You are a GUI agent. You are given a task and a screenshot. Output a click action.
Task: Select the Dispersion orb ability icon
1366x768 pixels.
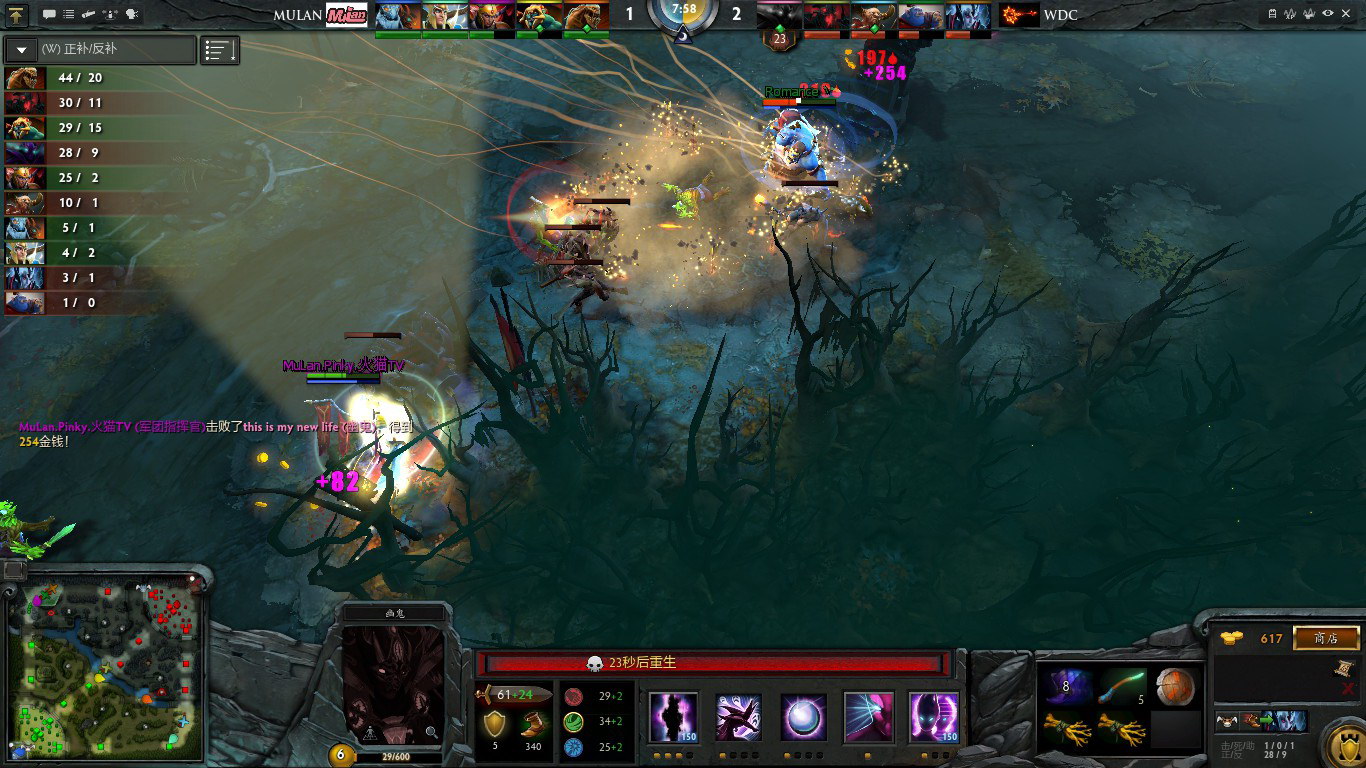(804, 717)
